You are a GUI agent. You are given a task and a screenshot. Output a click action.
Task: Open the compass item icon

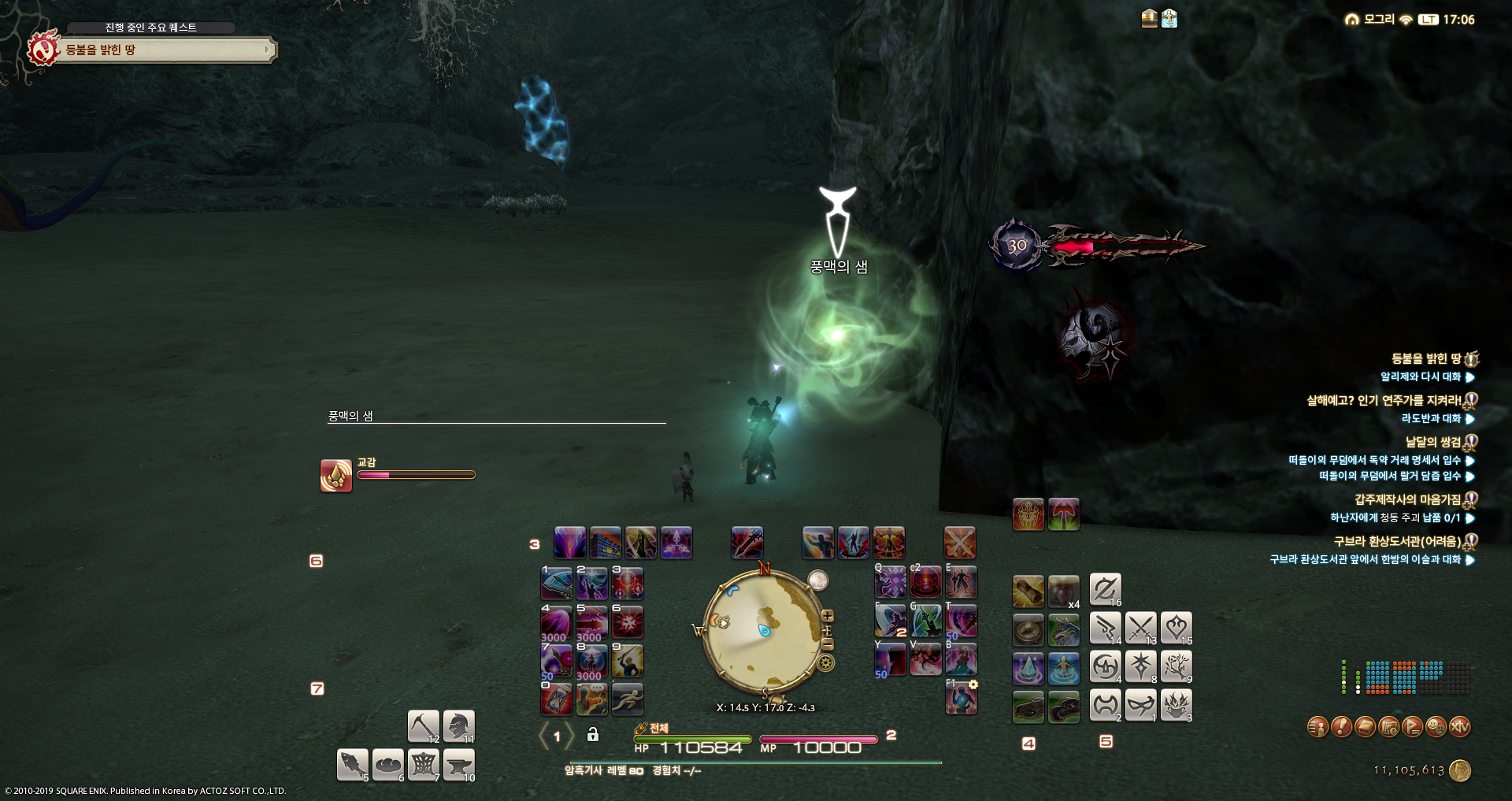click(x=1028, y=630)
